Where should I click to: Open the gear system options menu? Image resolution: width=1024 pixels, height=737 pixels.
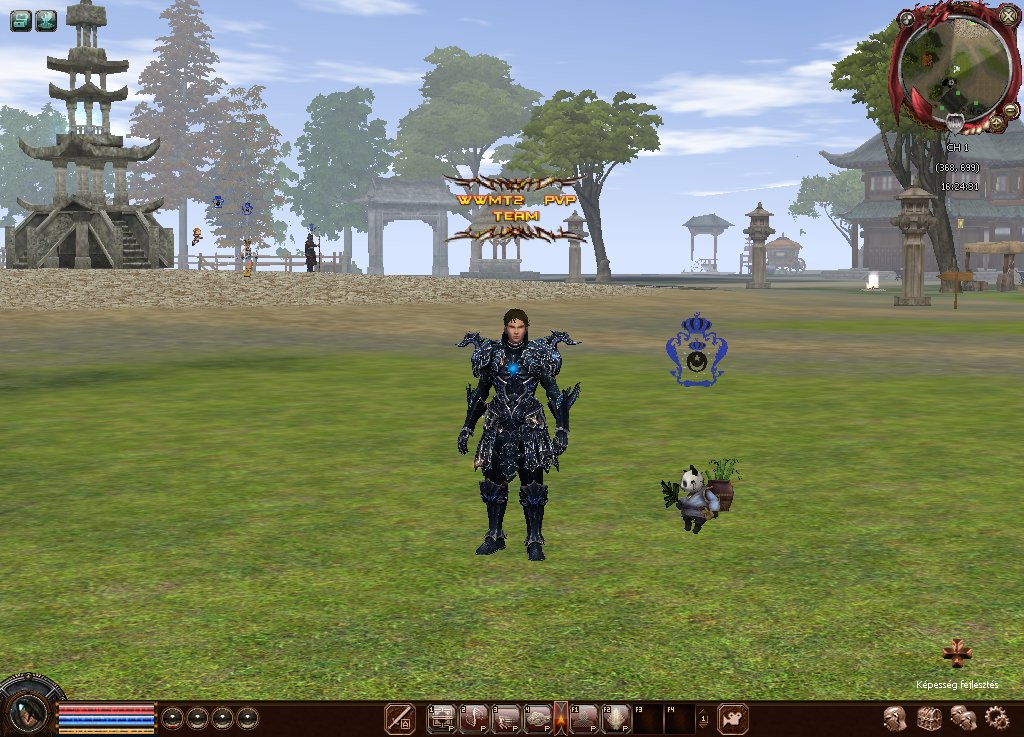(996, 718)
